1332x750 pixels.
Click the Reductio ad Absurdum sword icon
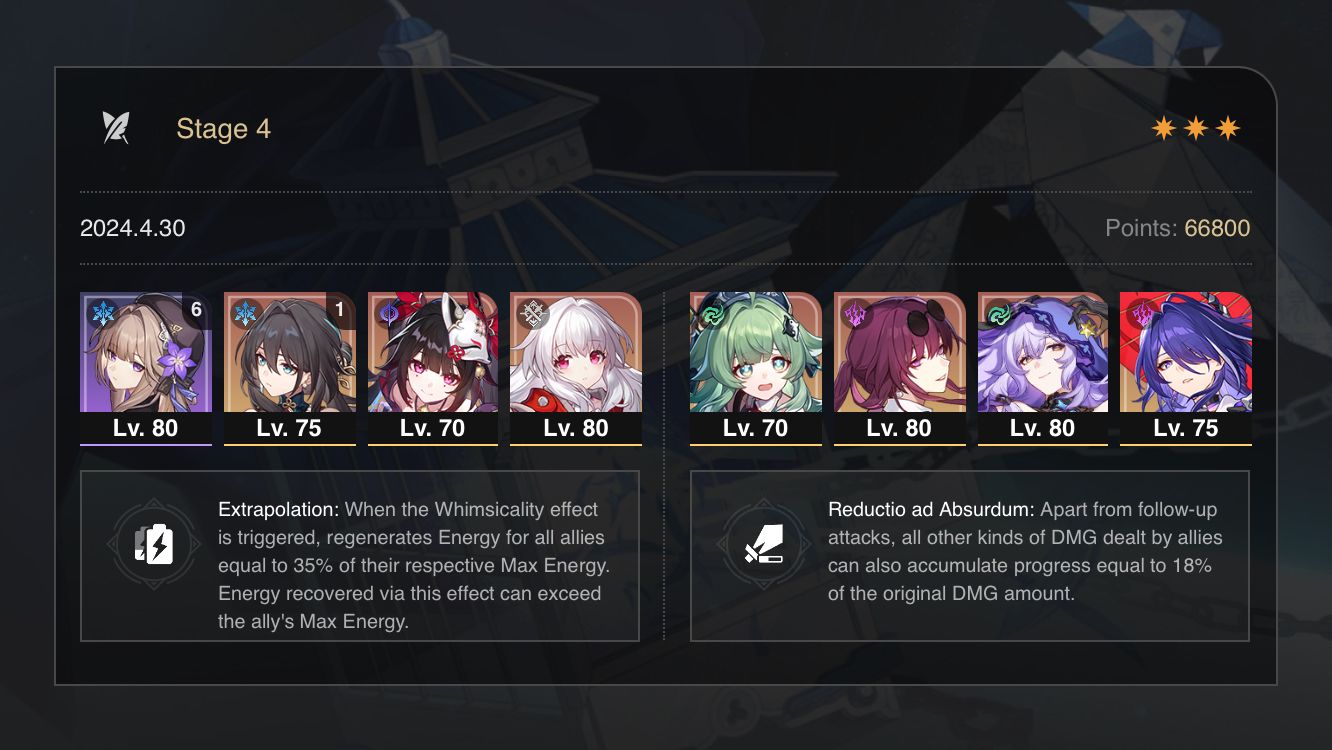click(764, 545)
